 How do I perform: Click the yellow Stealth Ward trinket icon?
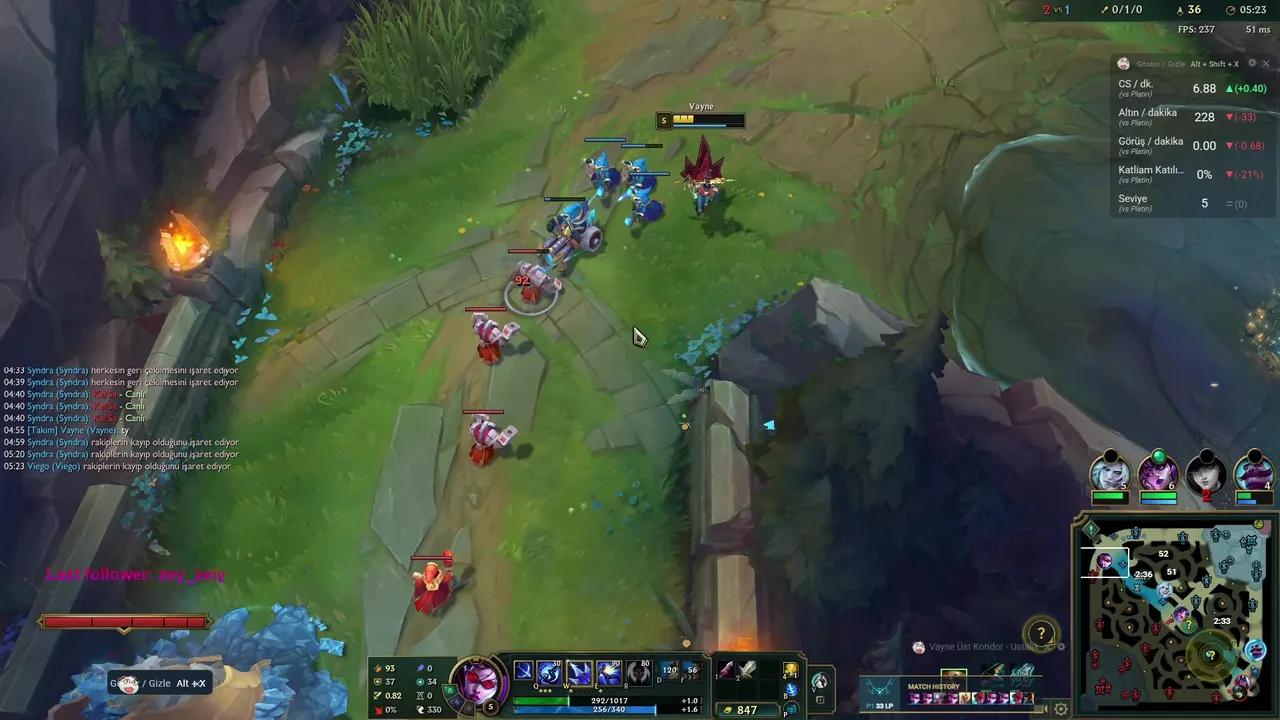[791, 670]
